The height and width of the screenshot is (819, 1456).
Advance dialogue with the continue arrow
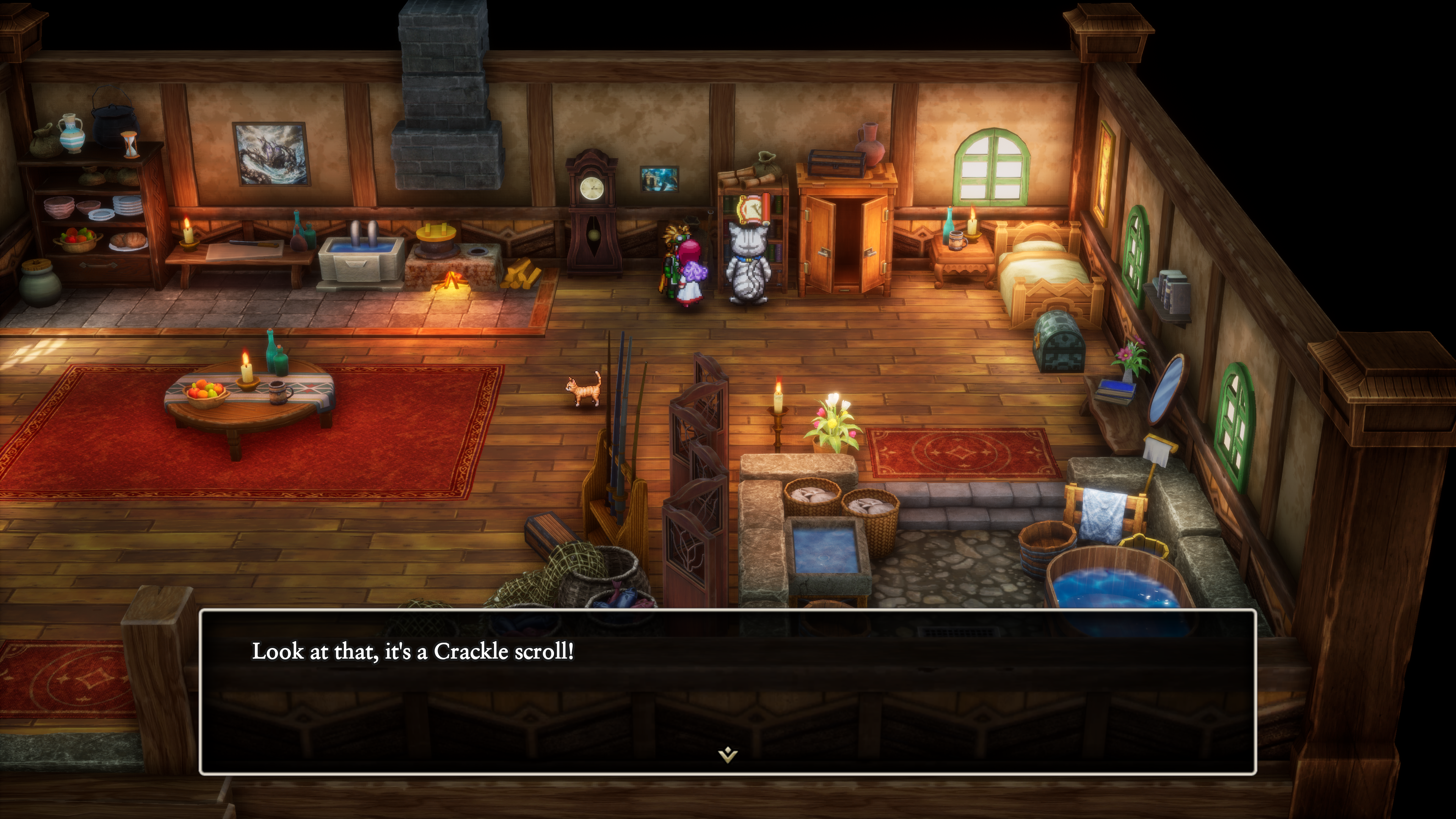coord(728,755)
